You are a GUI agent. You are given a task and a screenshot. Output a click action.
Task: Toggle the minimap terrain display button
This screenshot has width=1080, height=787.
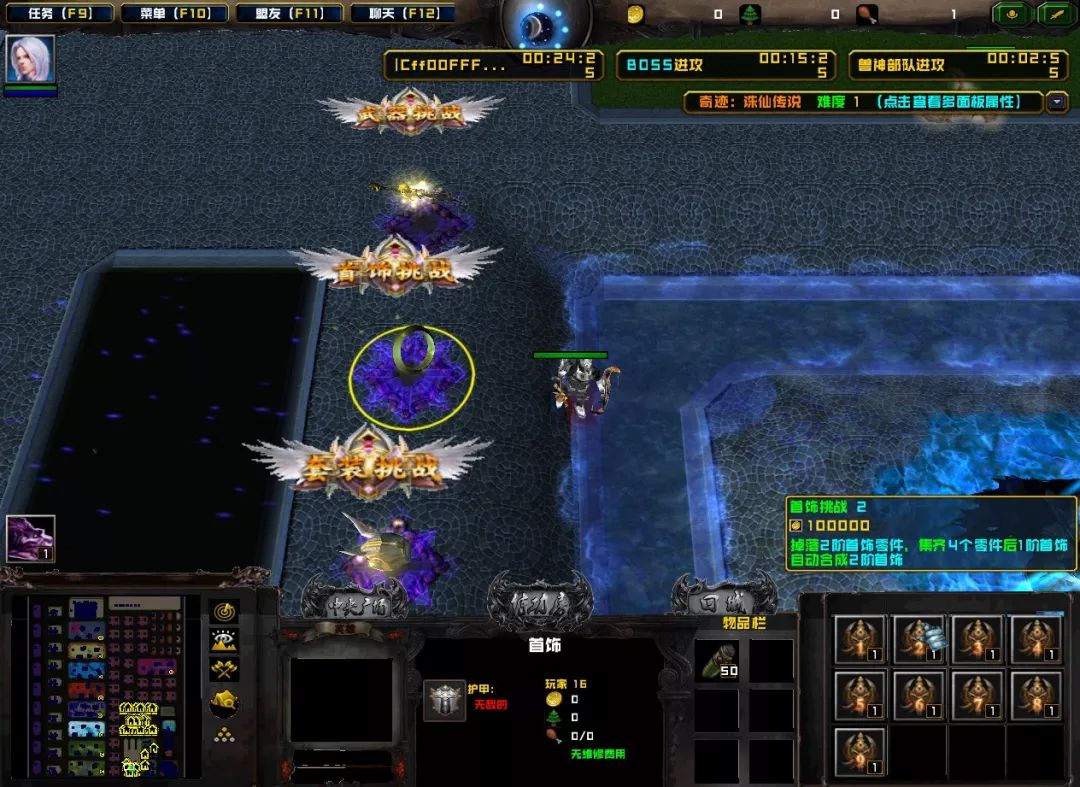click(224, 641)
